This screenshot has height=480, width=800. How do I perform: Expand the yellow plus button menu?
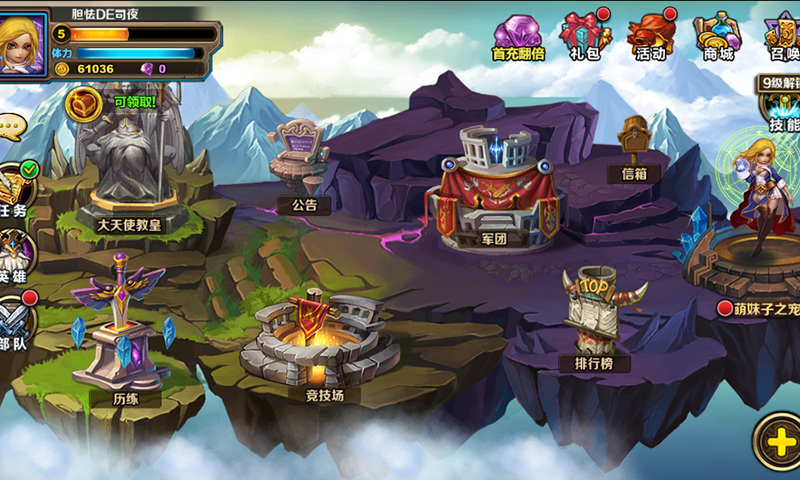tap(778, 439)
